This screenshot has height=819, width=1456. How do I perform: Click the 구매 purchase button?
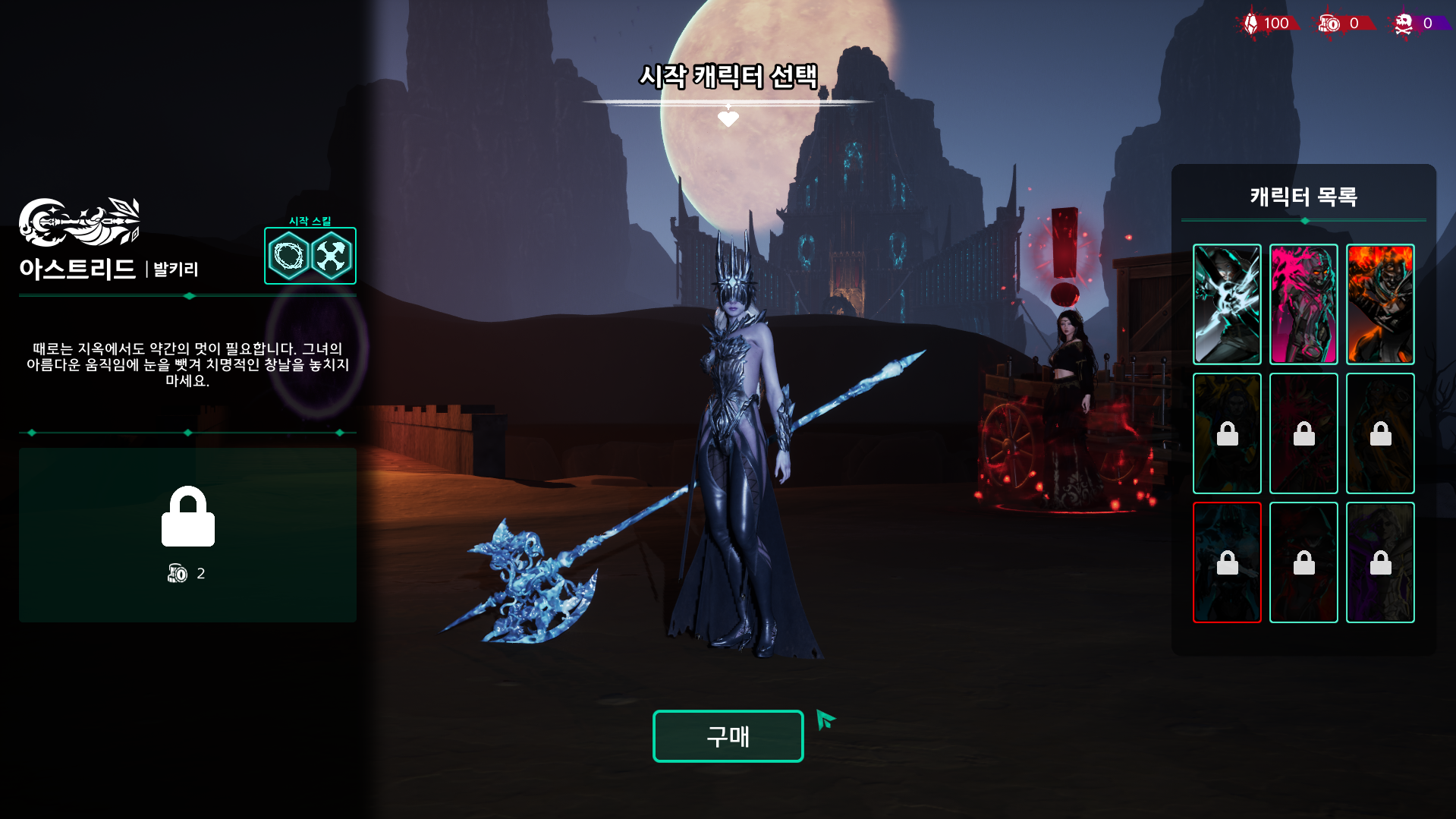pos(728,736)
